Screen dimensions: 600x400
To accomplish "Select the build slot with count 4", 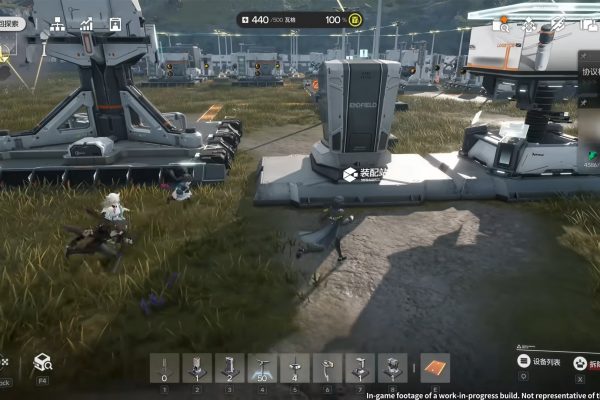I will [295, 367].
